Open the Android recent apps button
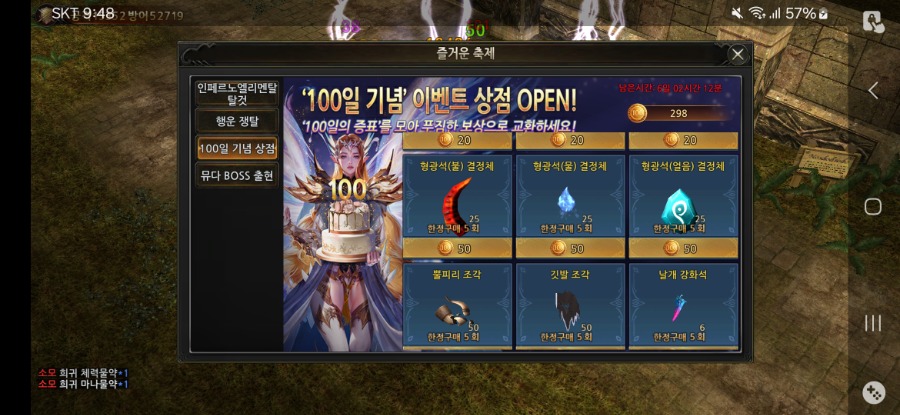Image resolution: width=900 pixels, height=415 pixels. [x=873, y=323]
